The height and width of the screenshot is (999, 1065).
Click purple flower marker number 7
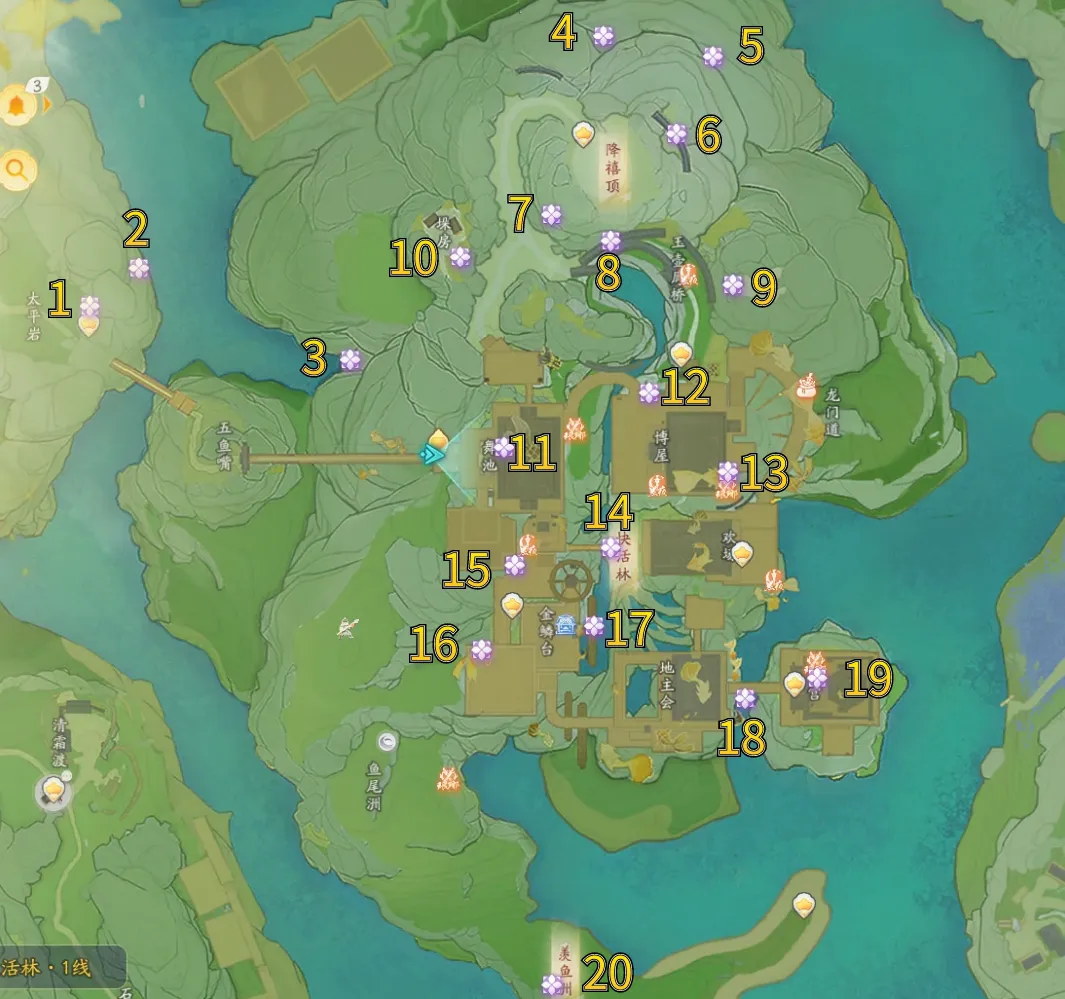(552, 214)
